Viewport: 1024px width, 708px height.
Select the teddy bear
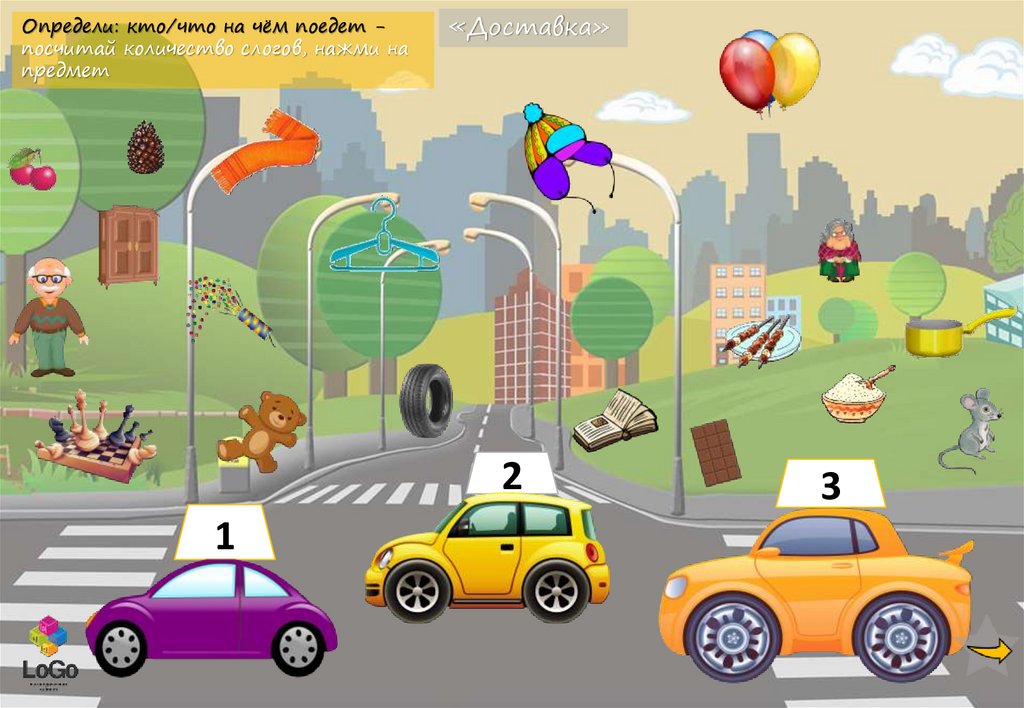click(x=263, y=430)
